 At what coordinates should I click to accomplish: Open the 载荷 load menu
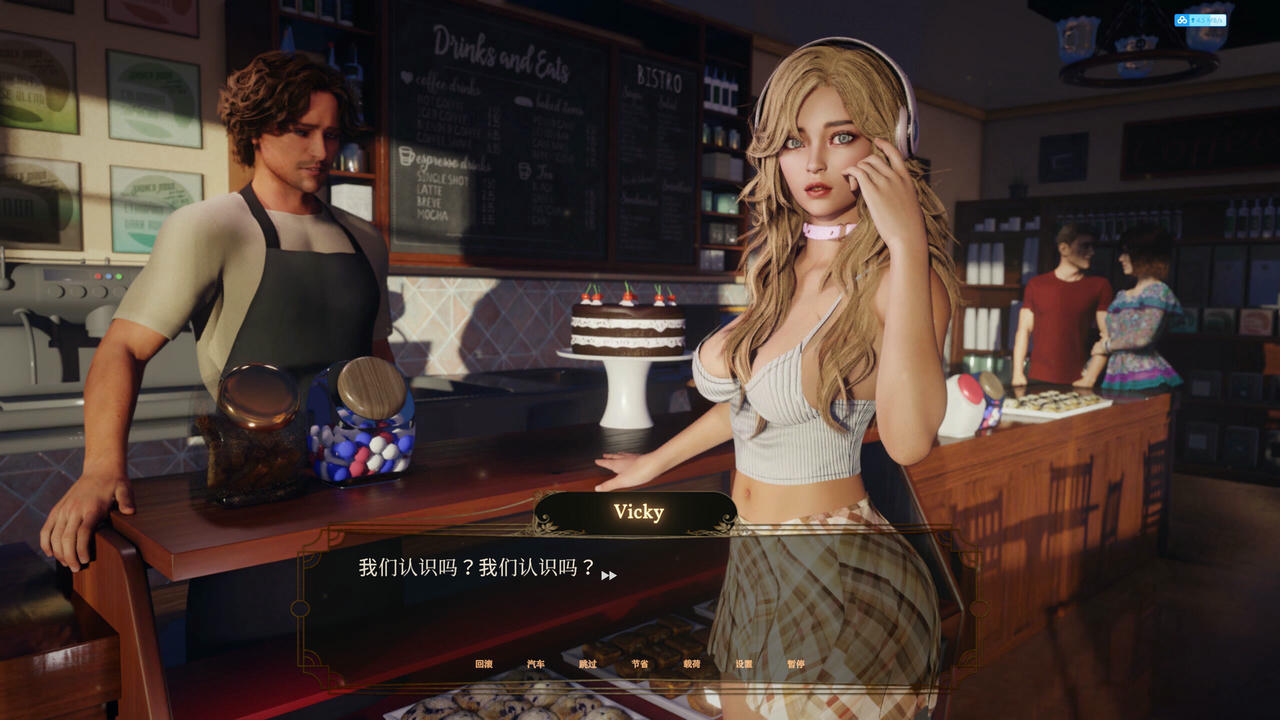point(692,664)
